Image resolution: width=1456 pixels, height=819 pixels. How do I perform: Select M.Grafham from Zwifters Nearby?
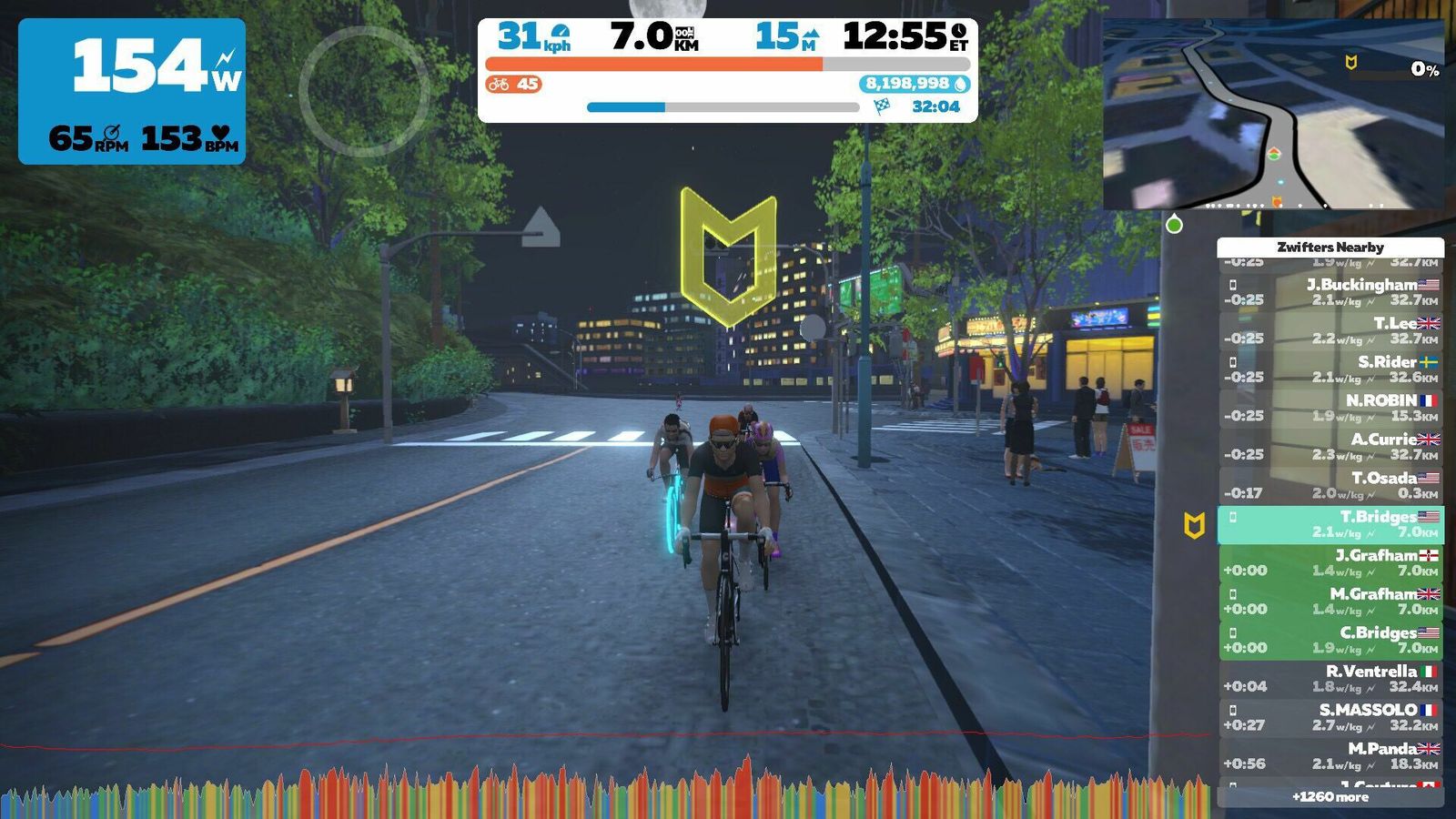point(1330,602)
